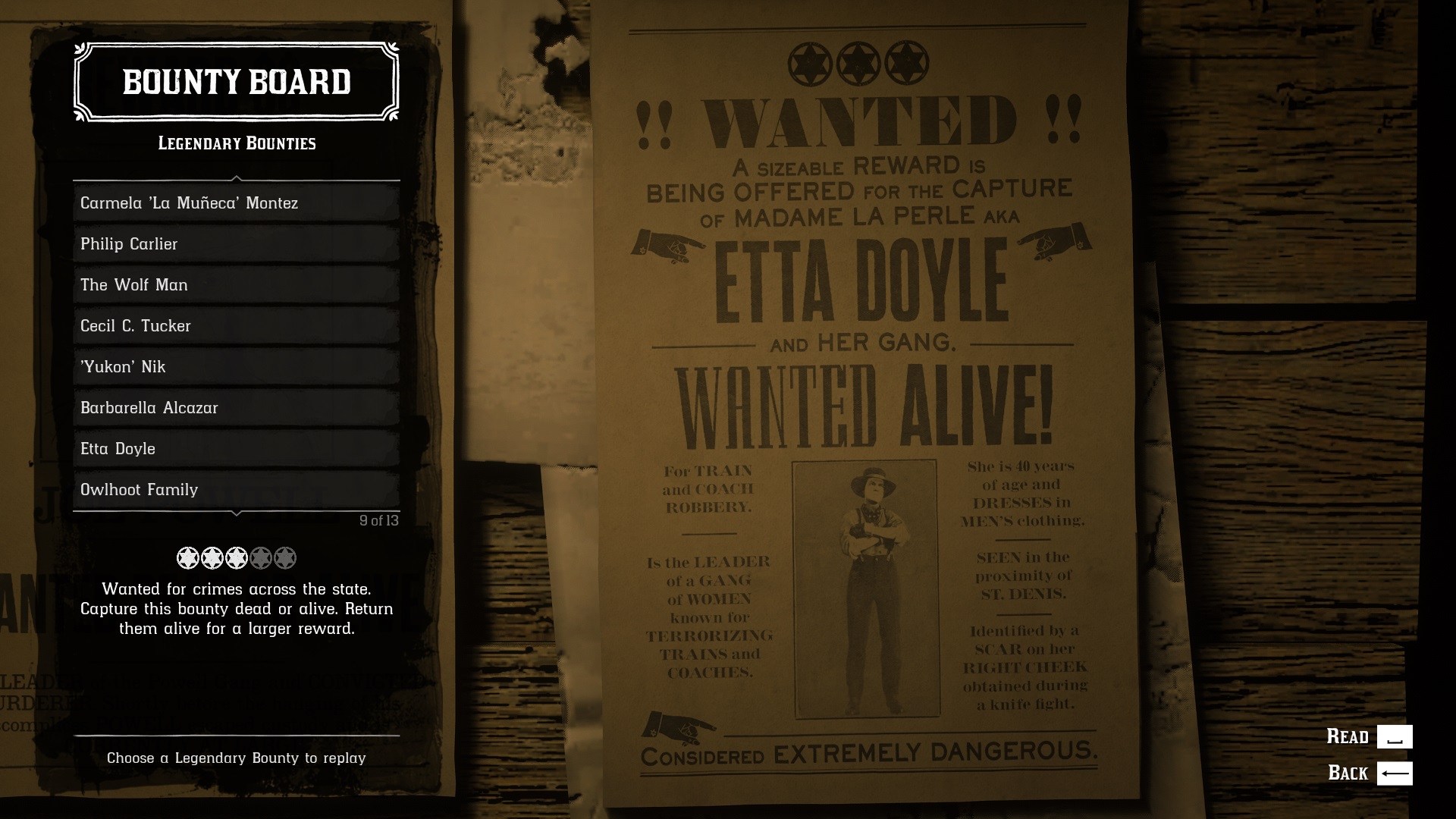Select the Barbarella Alcazar bounty
1456x819 pixels.
(235, 408)
